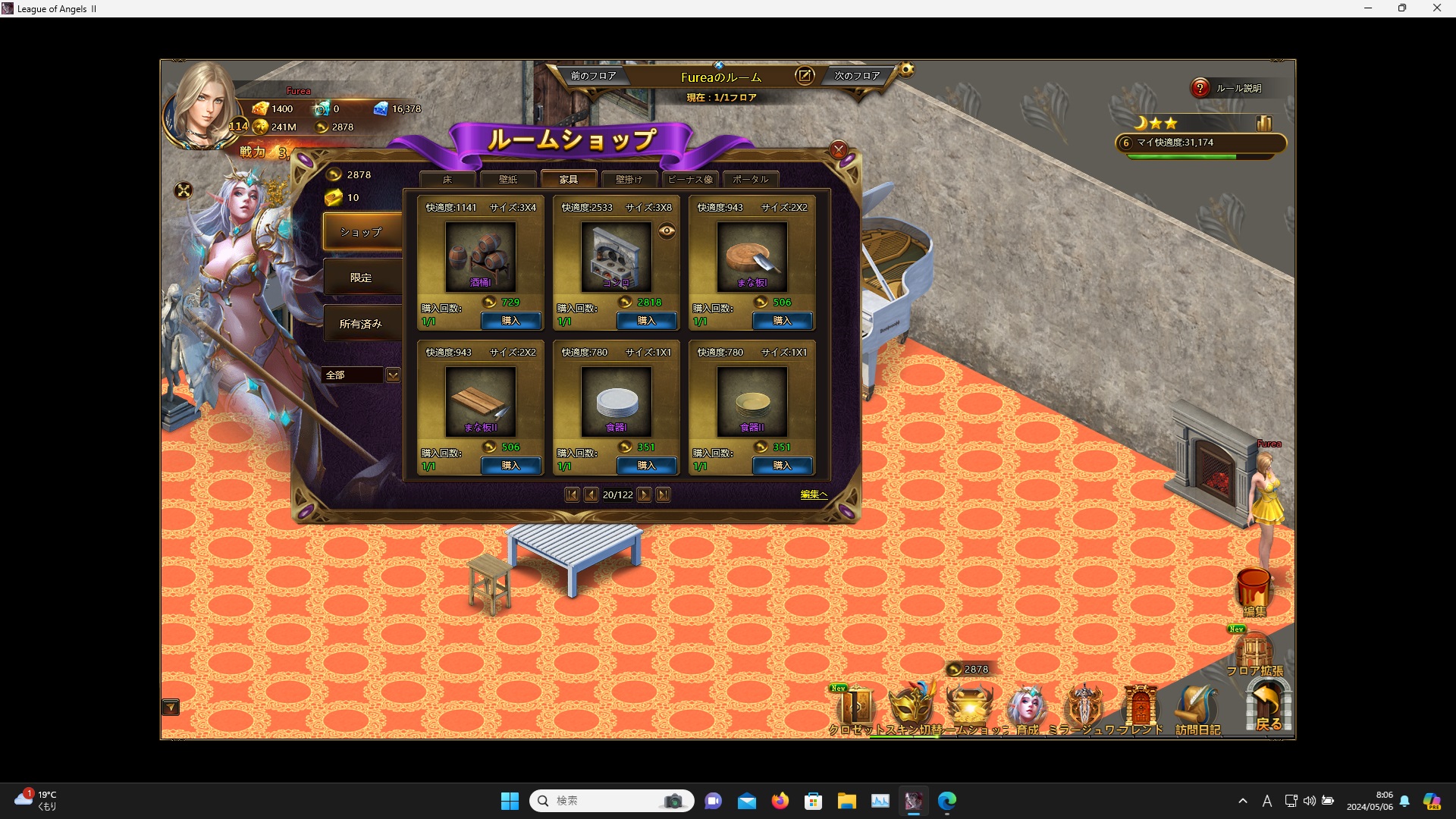The image size is (1456, 819).
Task: Show the ポータル portal tab
Action: 750,180
